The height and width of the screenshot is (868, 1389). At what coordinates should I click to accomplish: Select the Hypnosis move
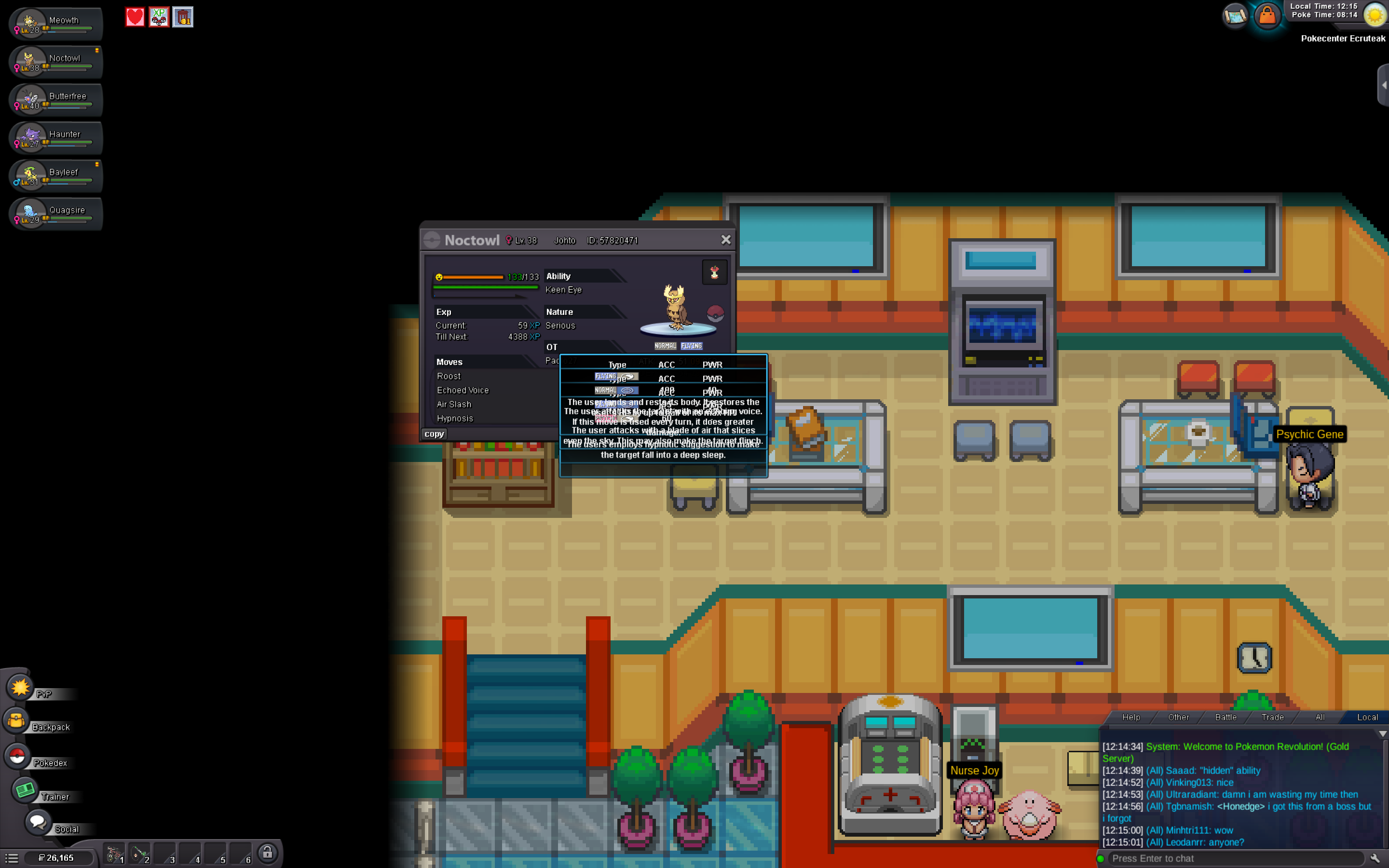pyautogui.click(x=455, y=419)
